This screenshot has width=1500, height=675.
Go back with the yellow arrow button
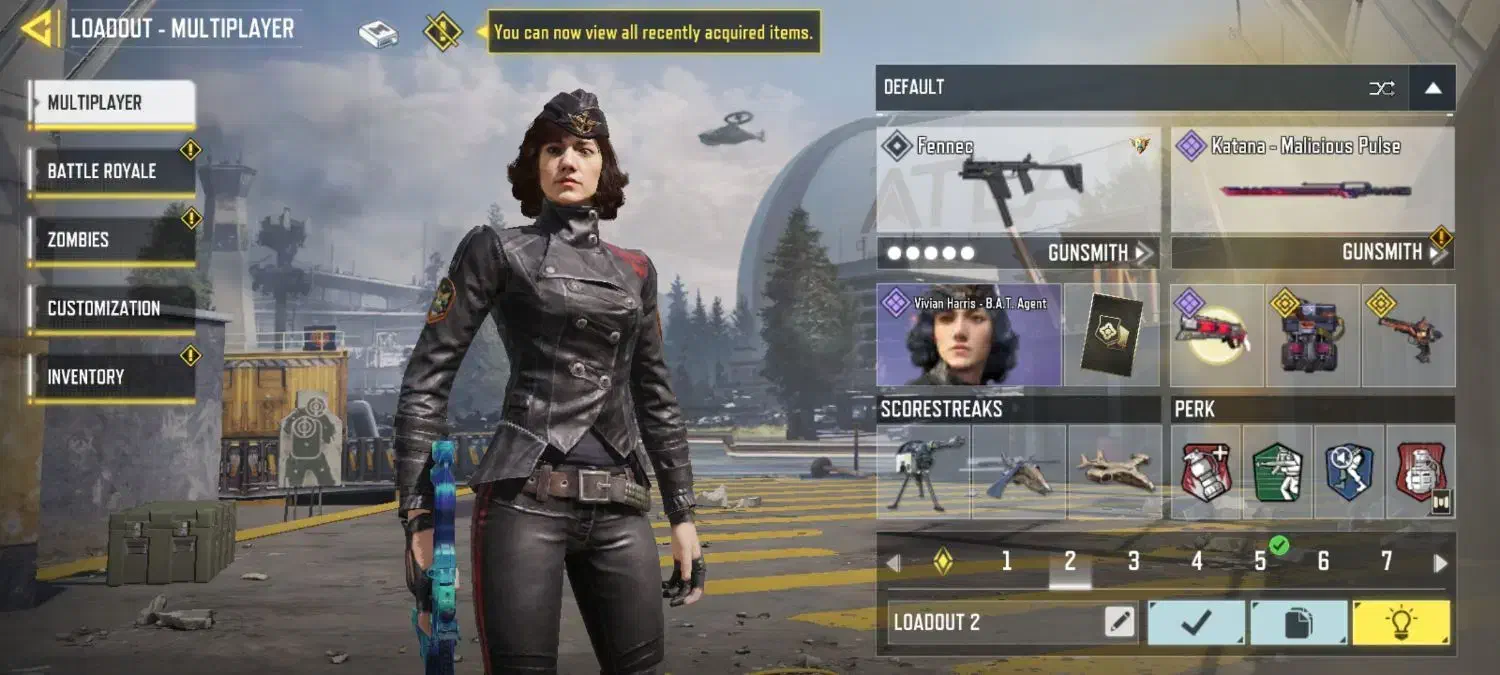[37, 29]
